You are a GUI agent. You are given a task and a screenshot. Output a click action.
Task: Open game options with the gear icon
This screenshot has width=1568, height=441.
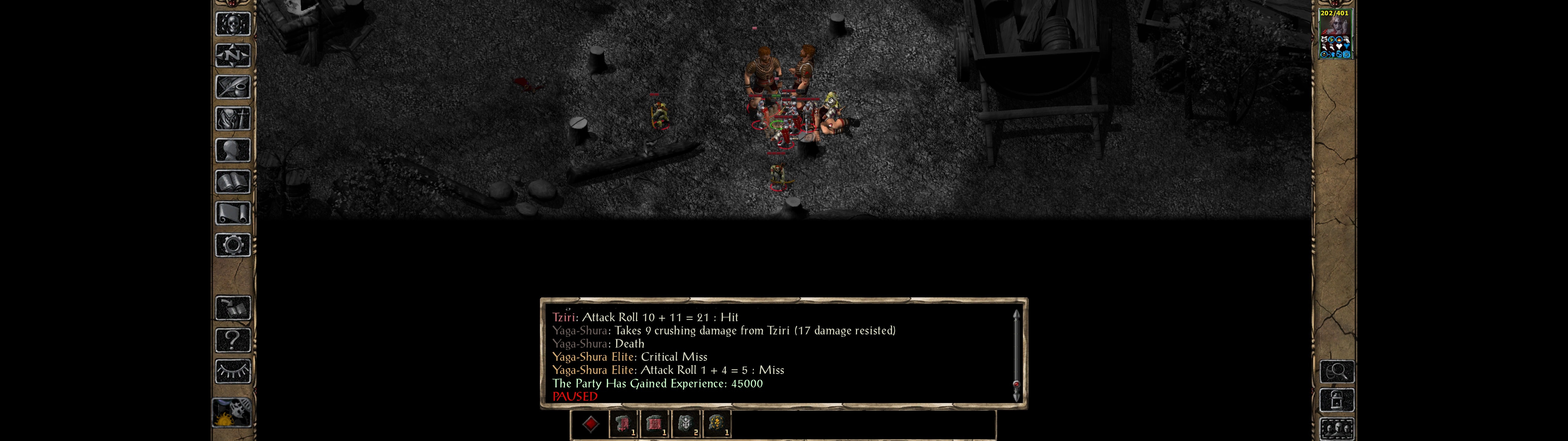tap(232, 245)
